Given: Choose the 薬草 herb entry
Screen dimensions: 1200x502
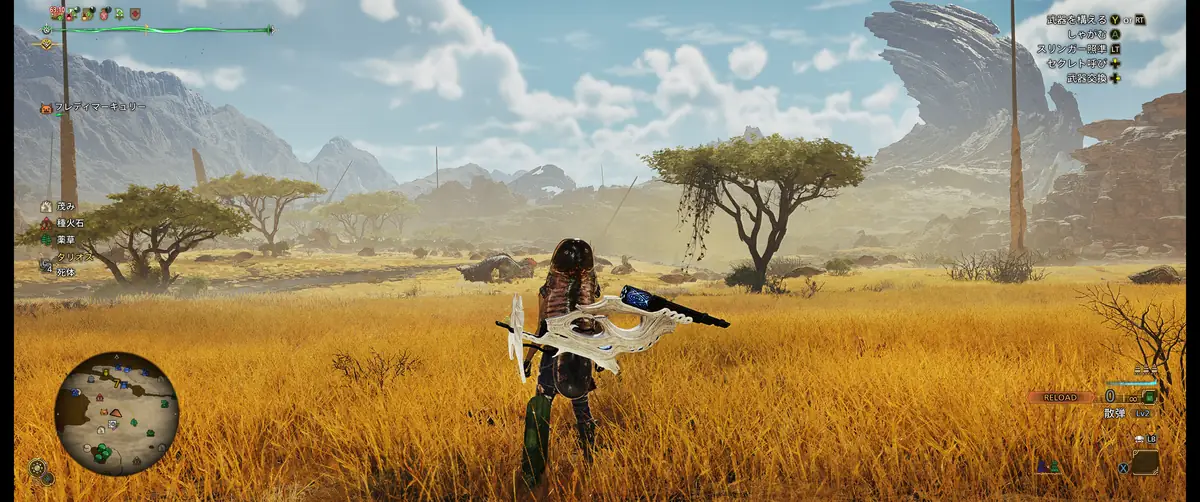Looking at the screenshot, I should [61, 239].
